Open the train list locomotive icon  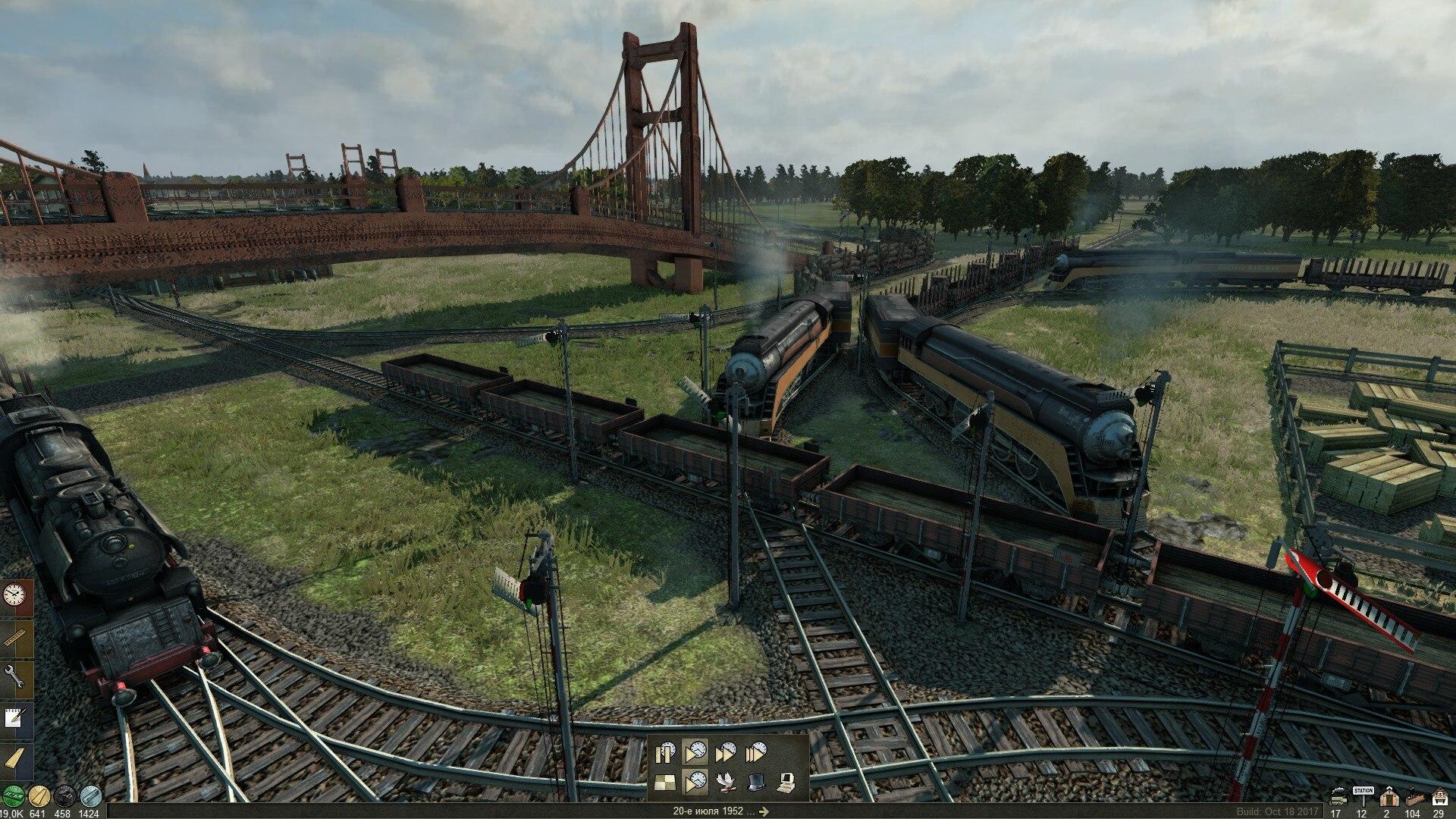[x=1336, y=798]
